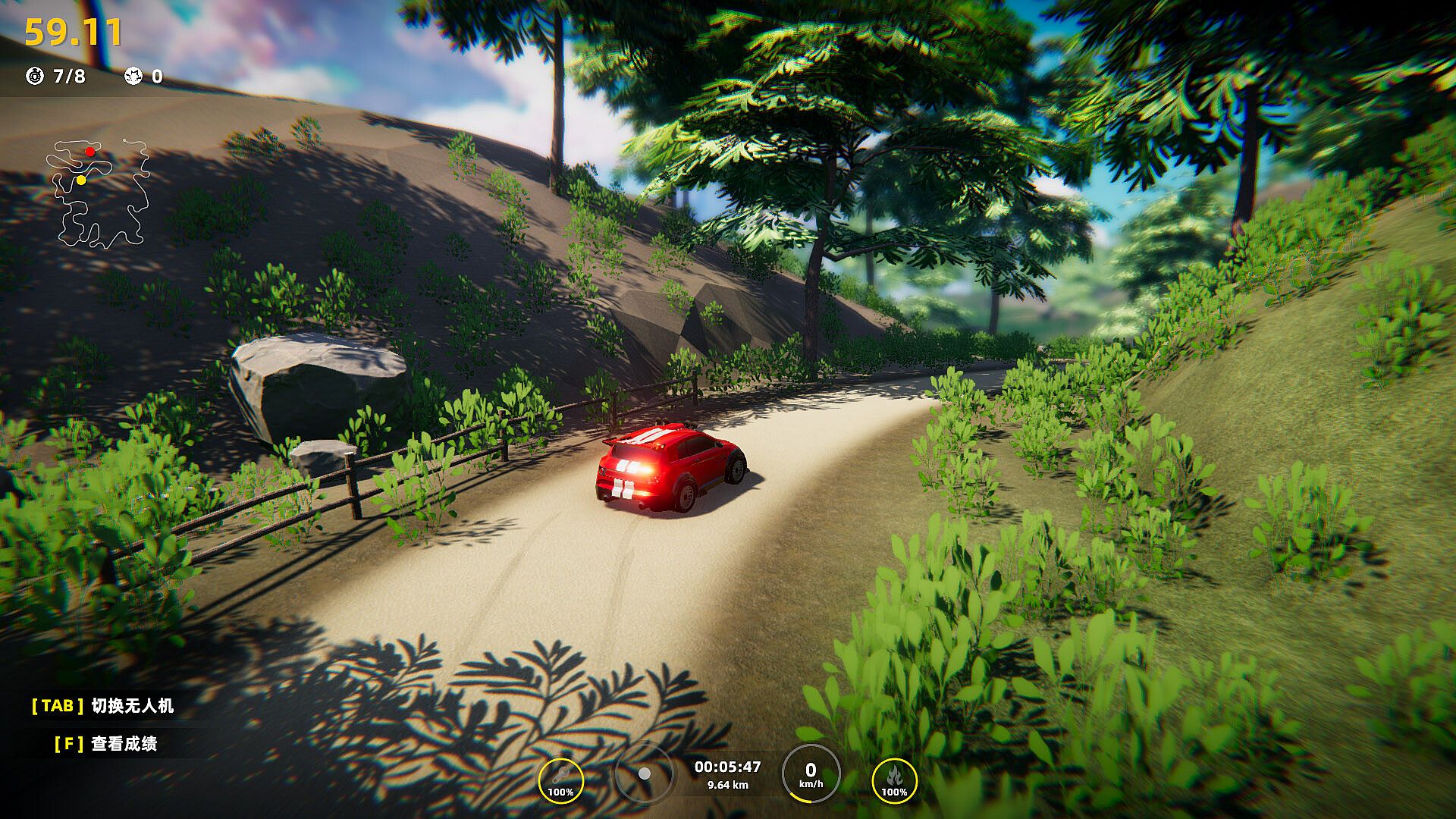Select the yellow marker on the minimap

(81, 180)
